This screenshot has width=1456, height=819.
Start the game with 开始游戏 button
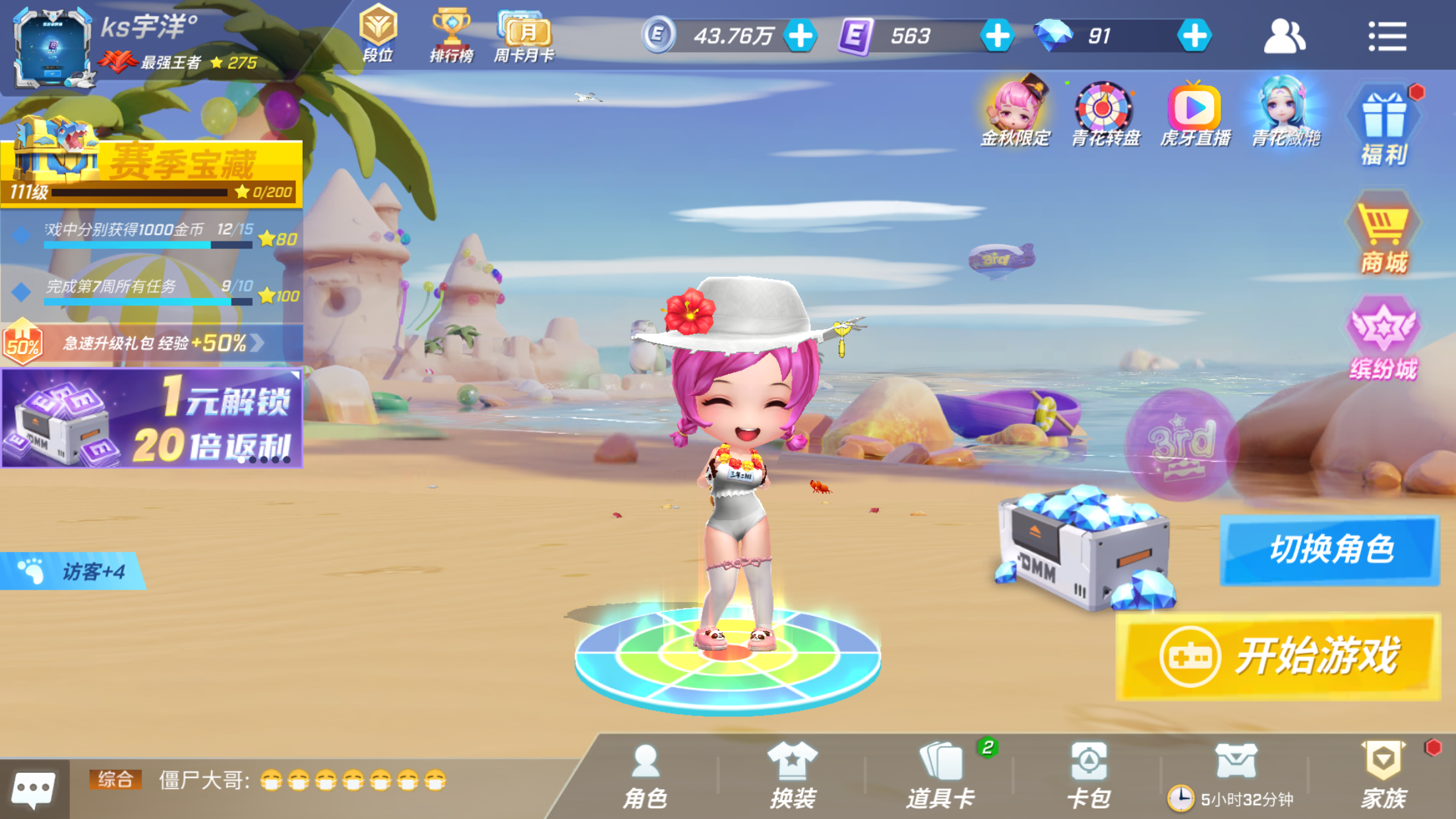click(x=1277, y=656)
